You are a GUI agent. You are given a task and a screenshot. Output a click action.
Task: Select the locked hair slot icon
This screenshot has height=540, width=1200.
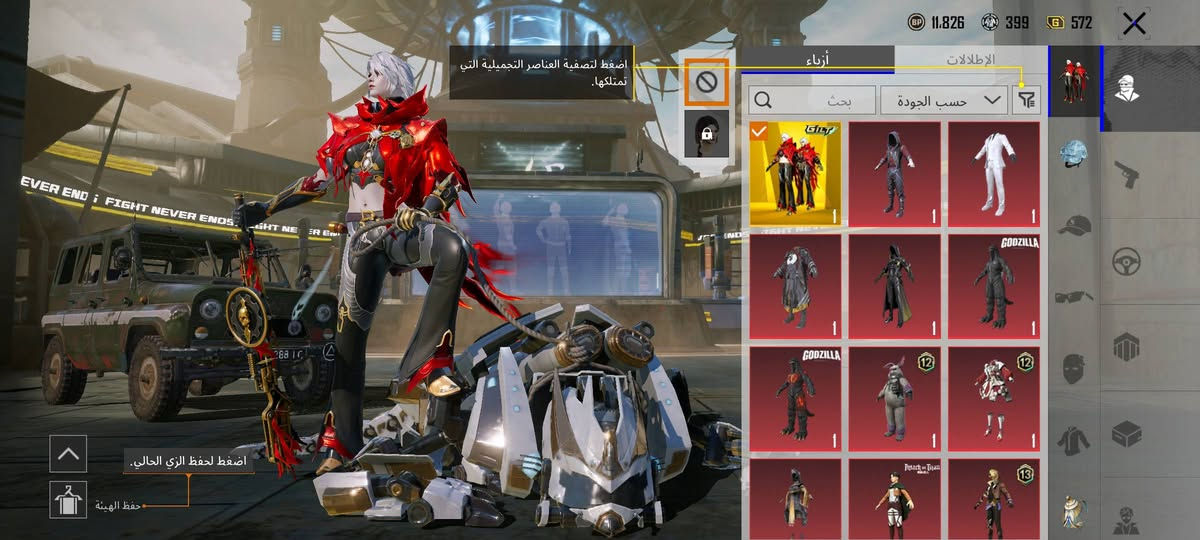click(x=707, y=134)
